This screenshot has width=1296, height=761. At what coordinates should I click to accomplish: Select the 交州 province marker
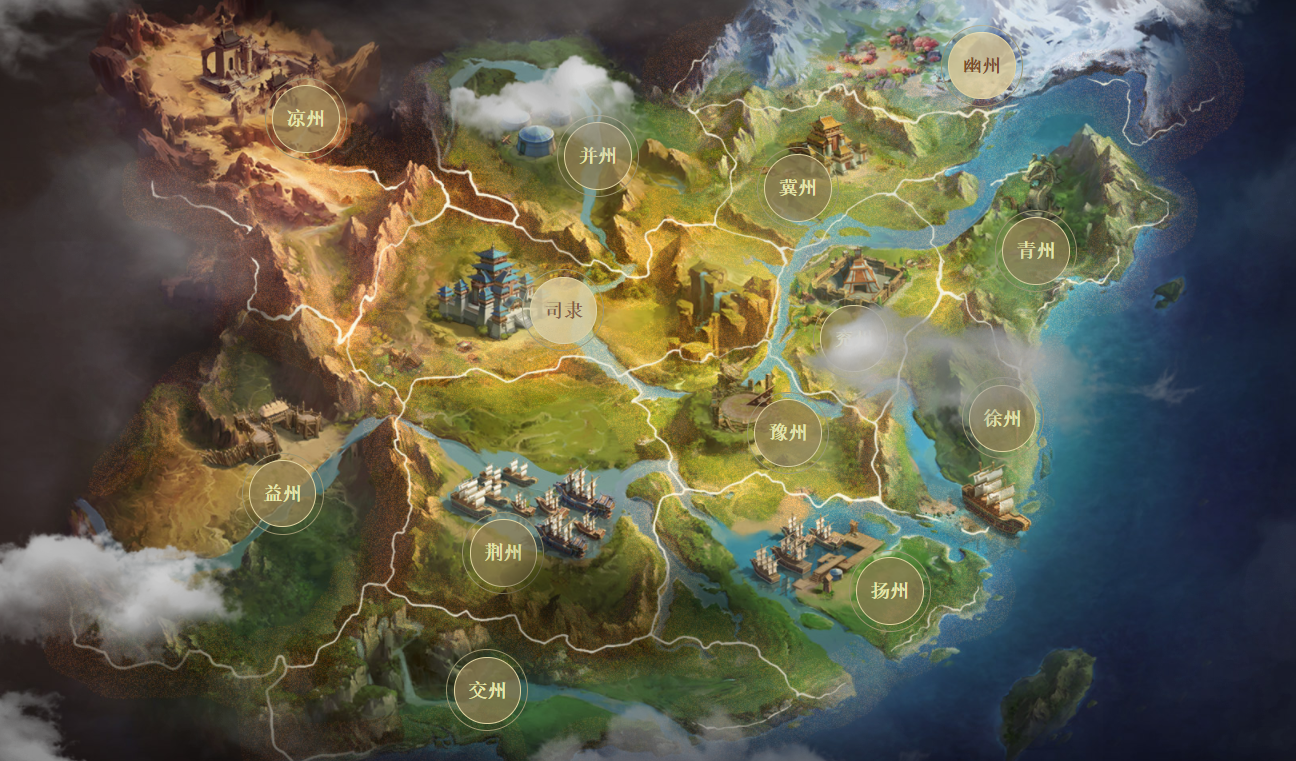pyautogui.click(x=487, y=690)
